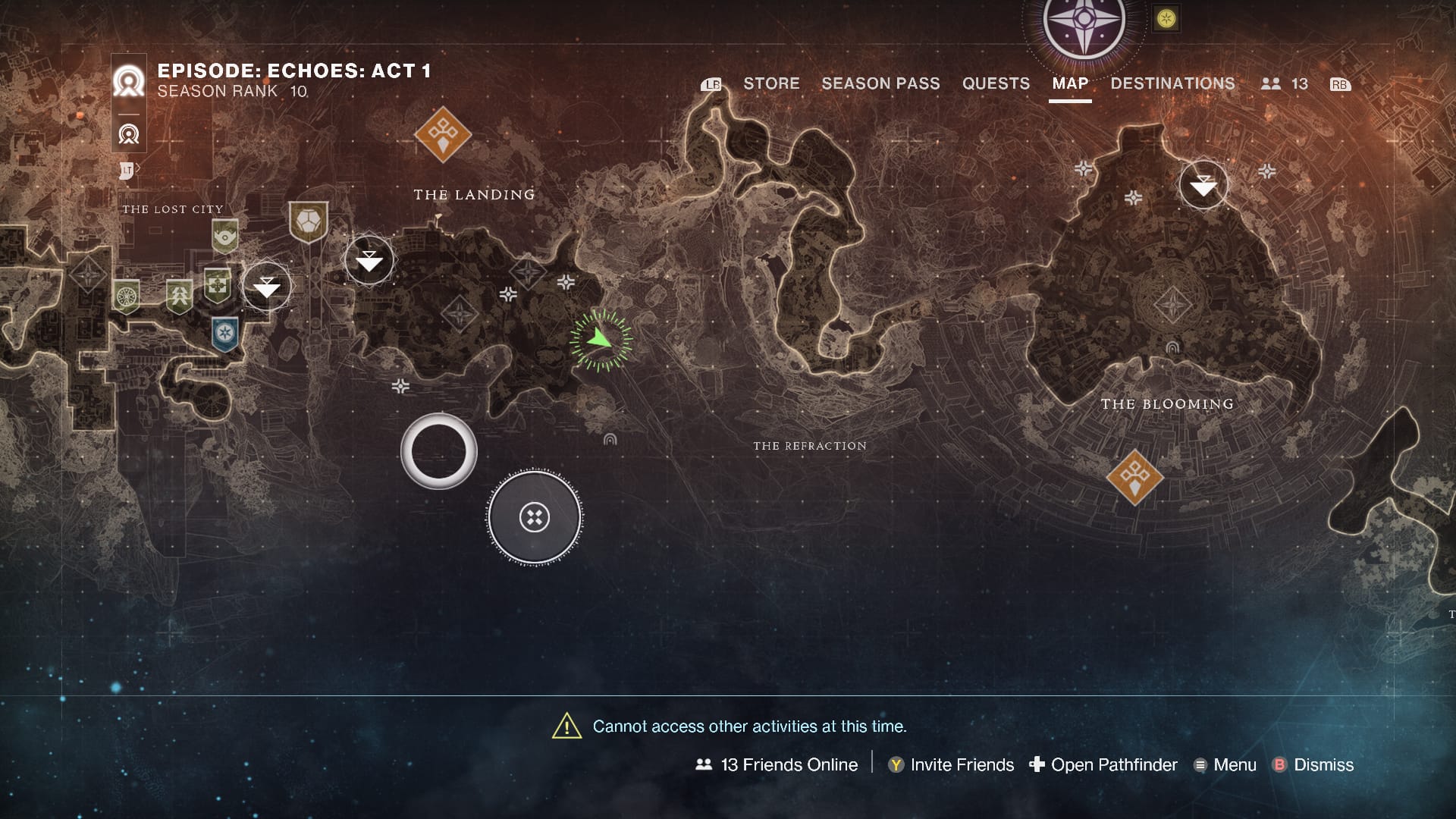Select The Landing fast-travel landing zone

[x=369, y=260]
